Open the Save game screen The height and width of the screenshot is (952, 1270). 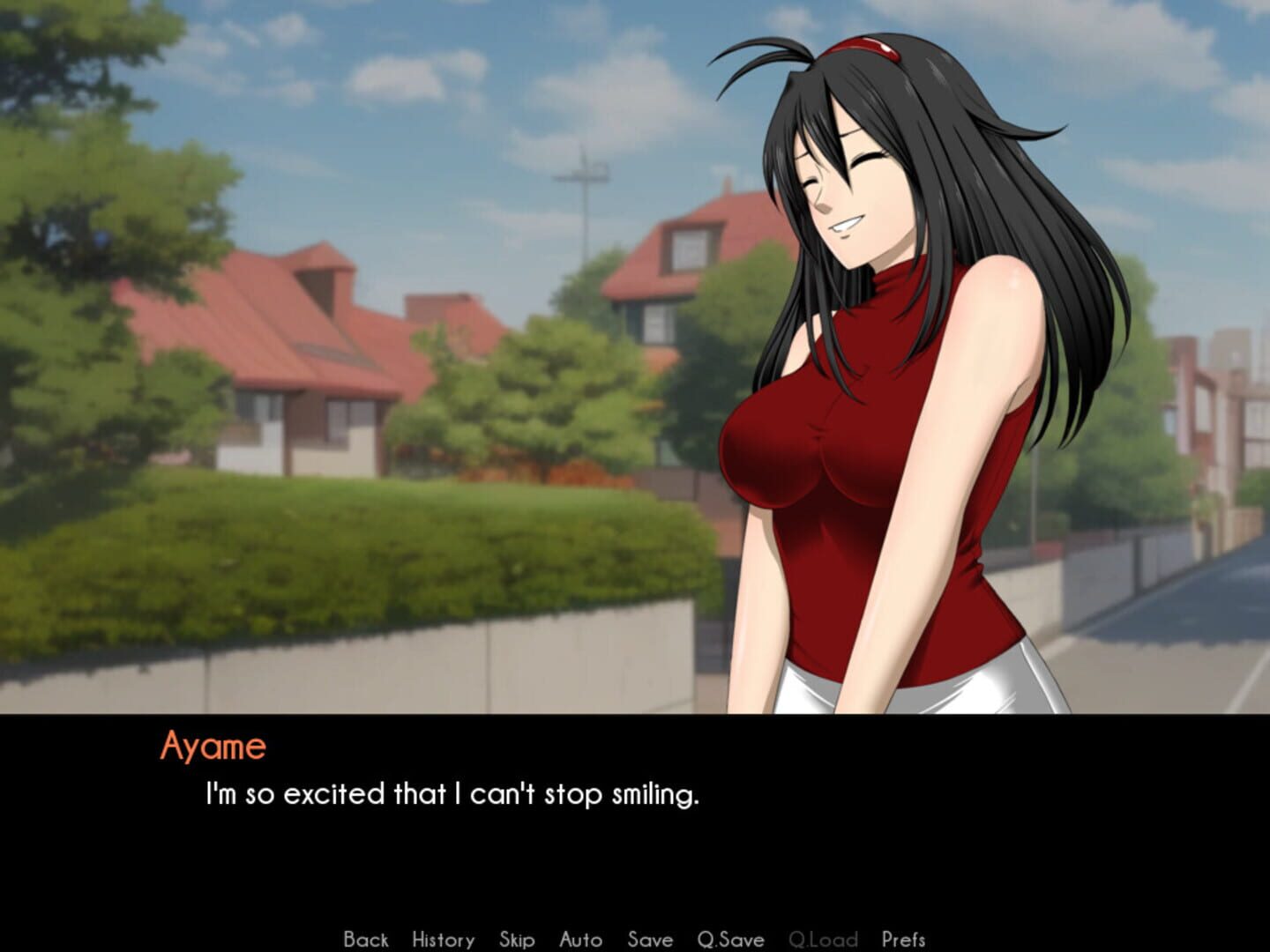click(x=649, y=940)
